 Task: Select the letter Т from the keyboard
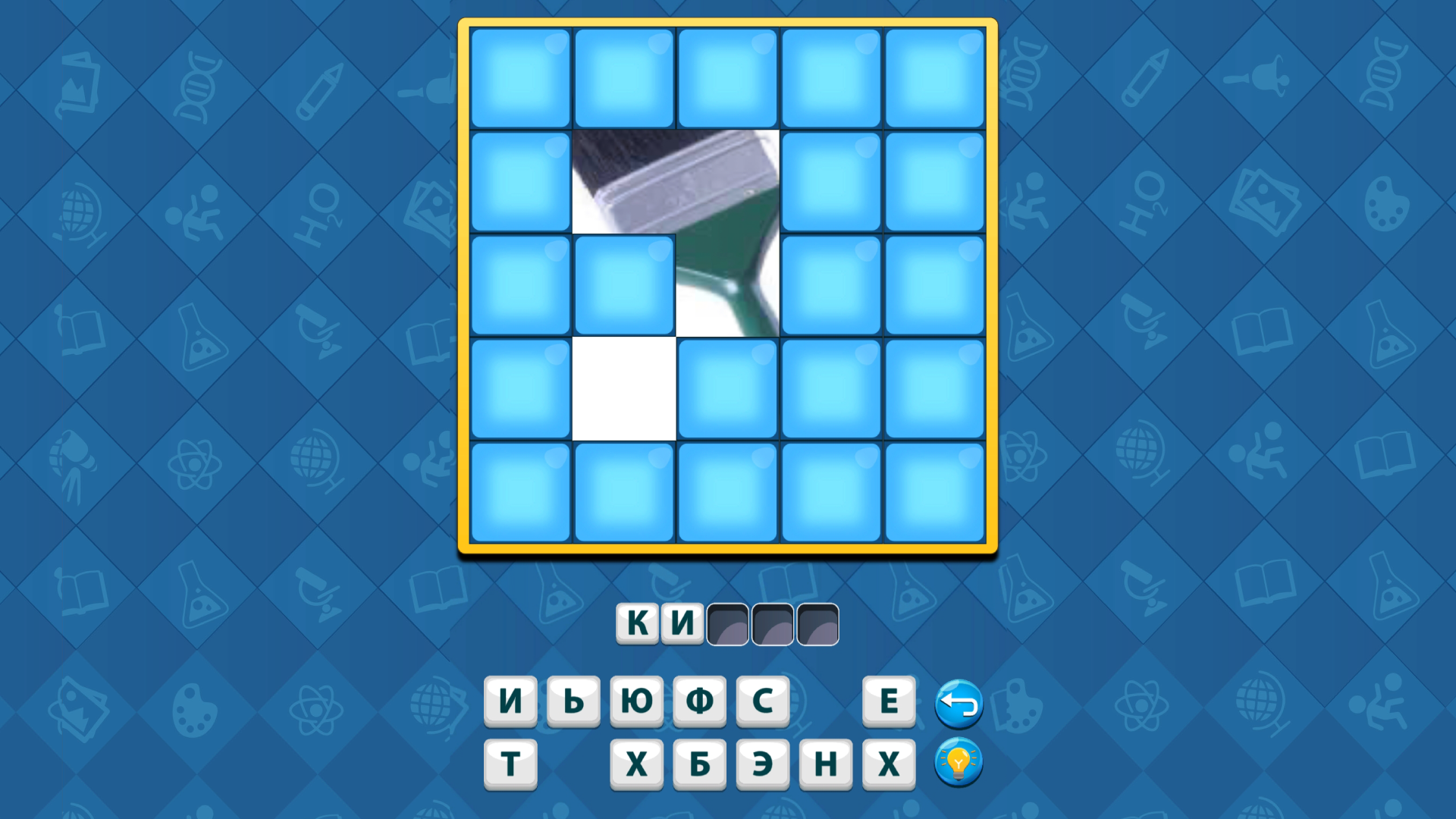509,764
